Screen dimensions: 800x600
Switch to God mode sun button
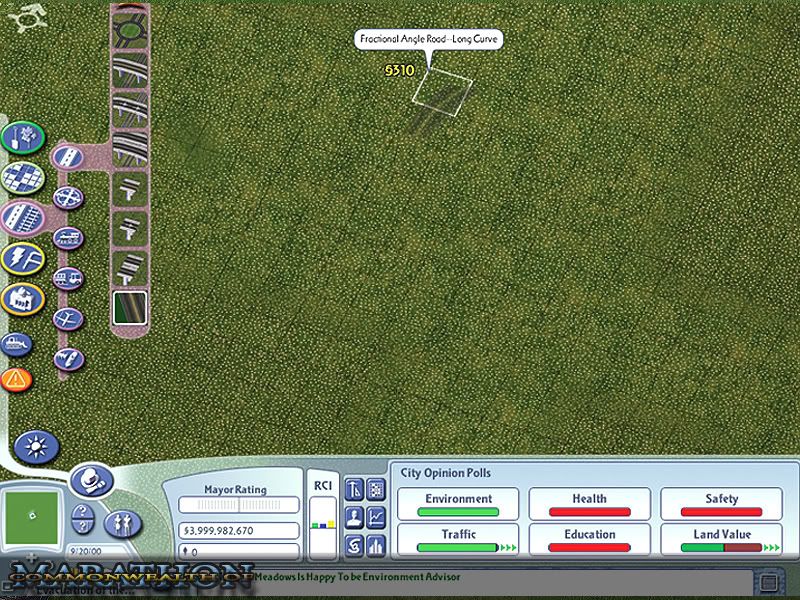(x=36, y=445)
